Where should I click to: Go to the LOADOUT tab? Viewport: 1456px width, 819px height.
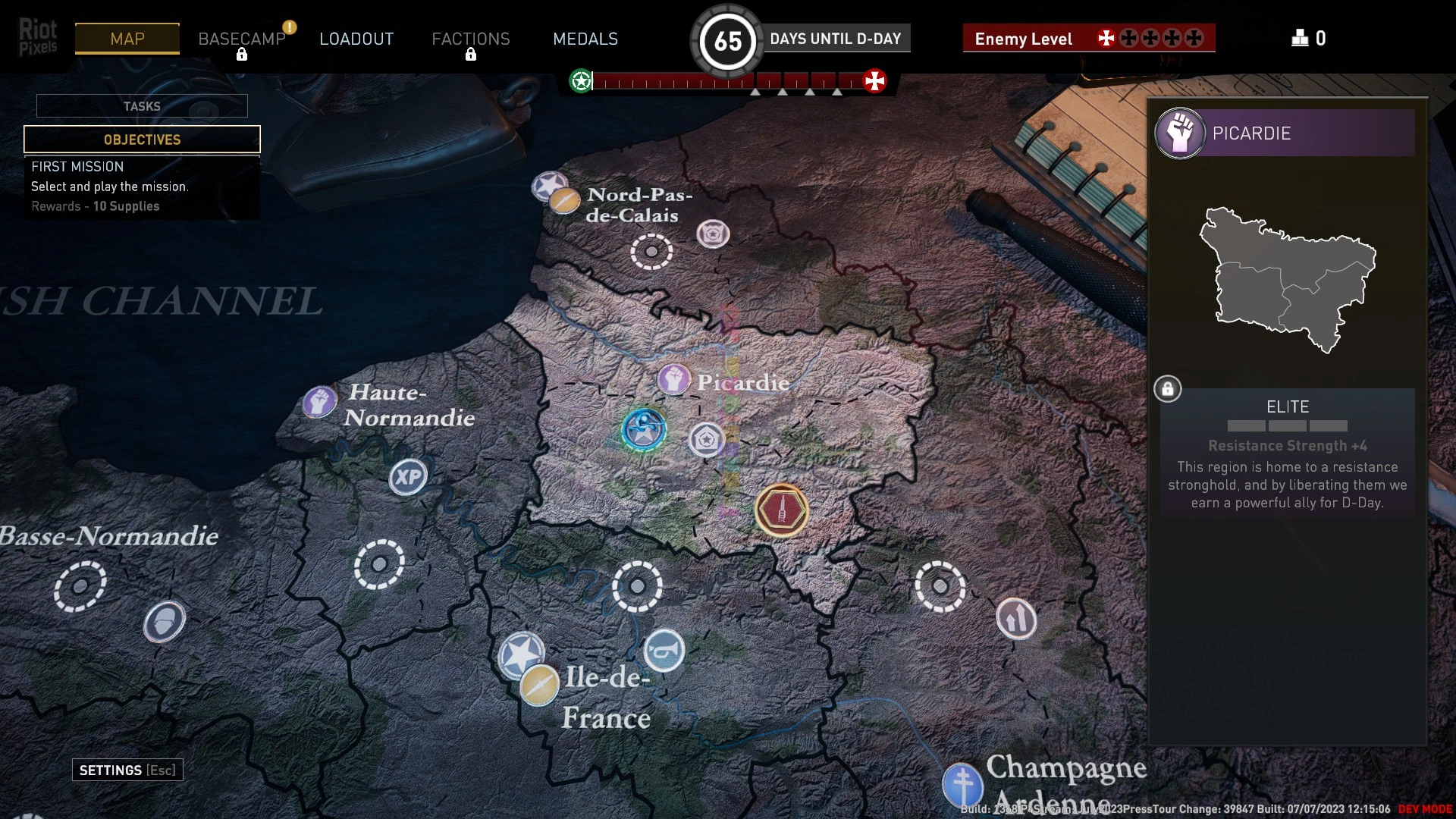(356, 39)
